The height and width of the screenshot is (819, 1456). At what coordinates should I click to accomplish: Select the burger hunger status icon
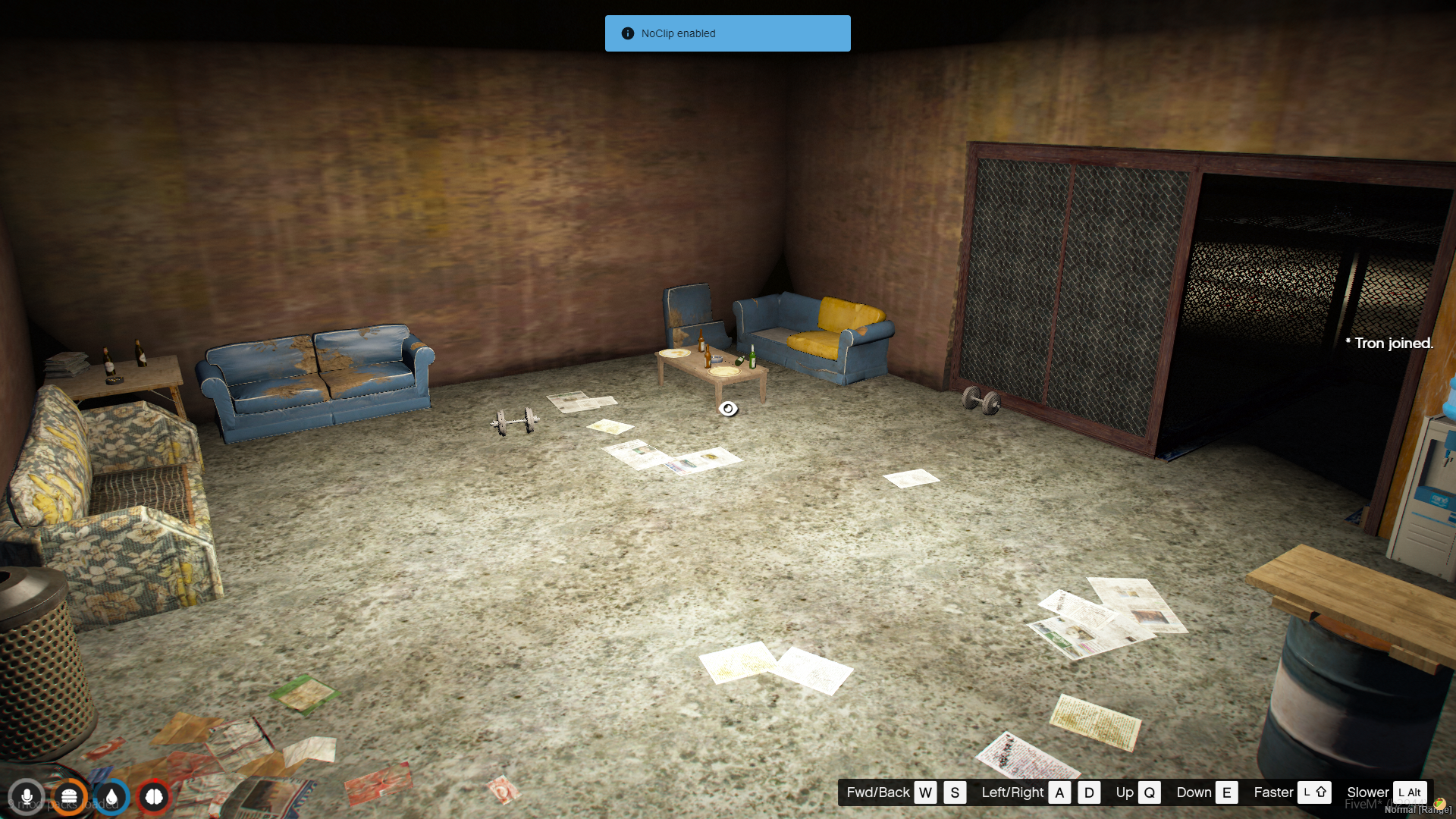tap(69, 797)
